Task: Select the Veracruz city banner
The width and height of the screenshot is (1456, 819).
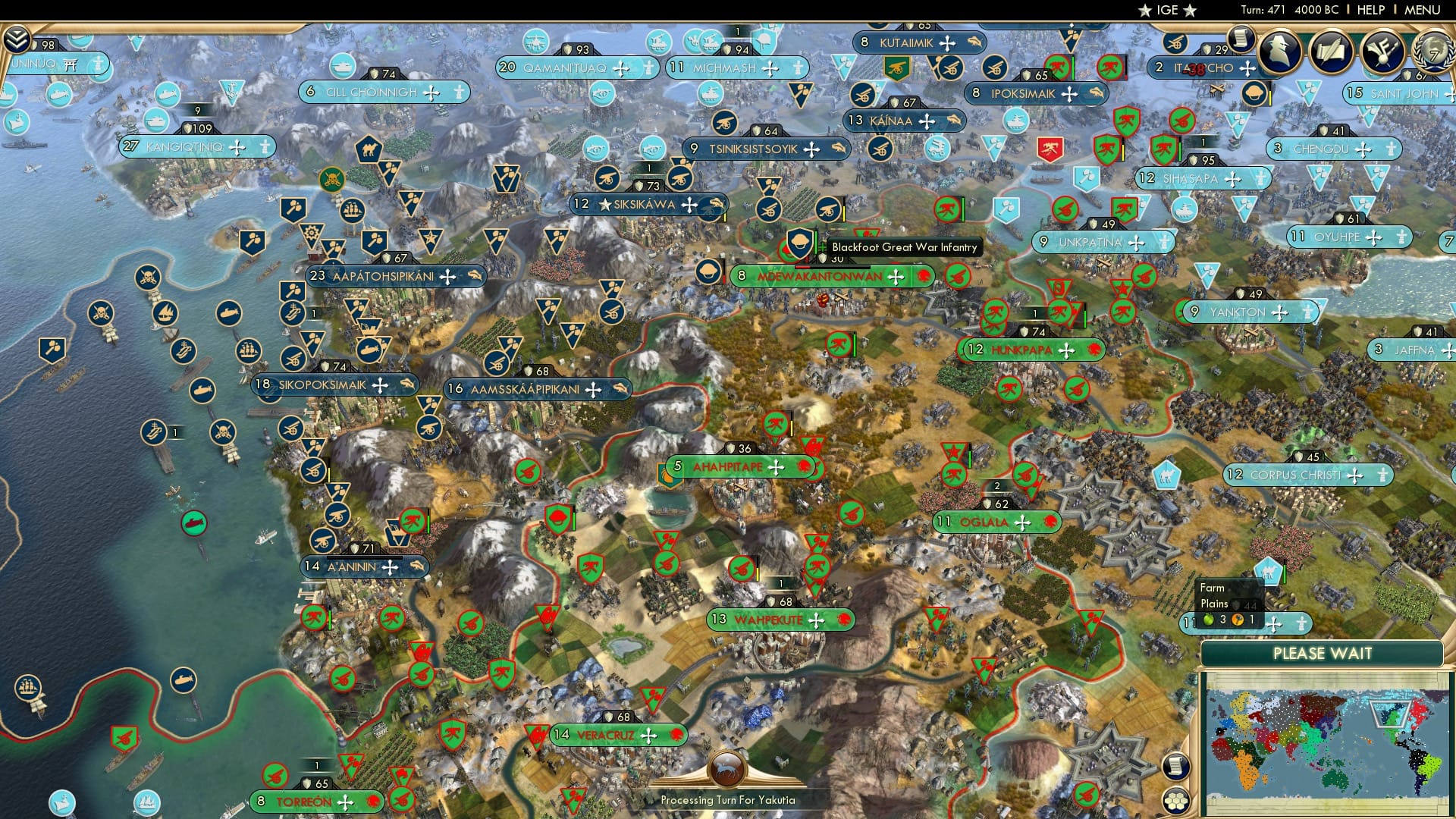Action: pos(618,735)
